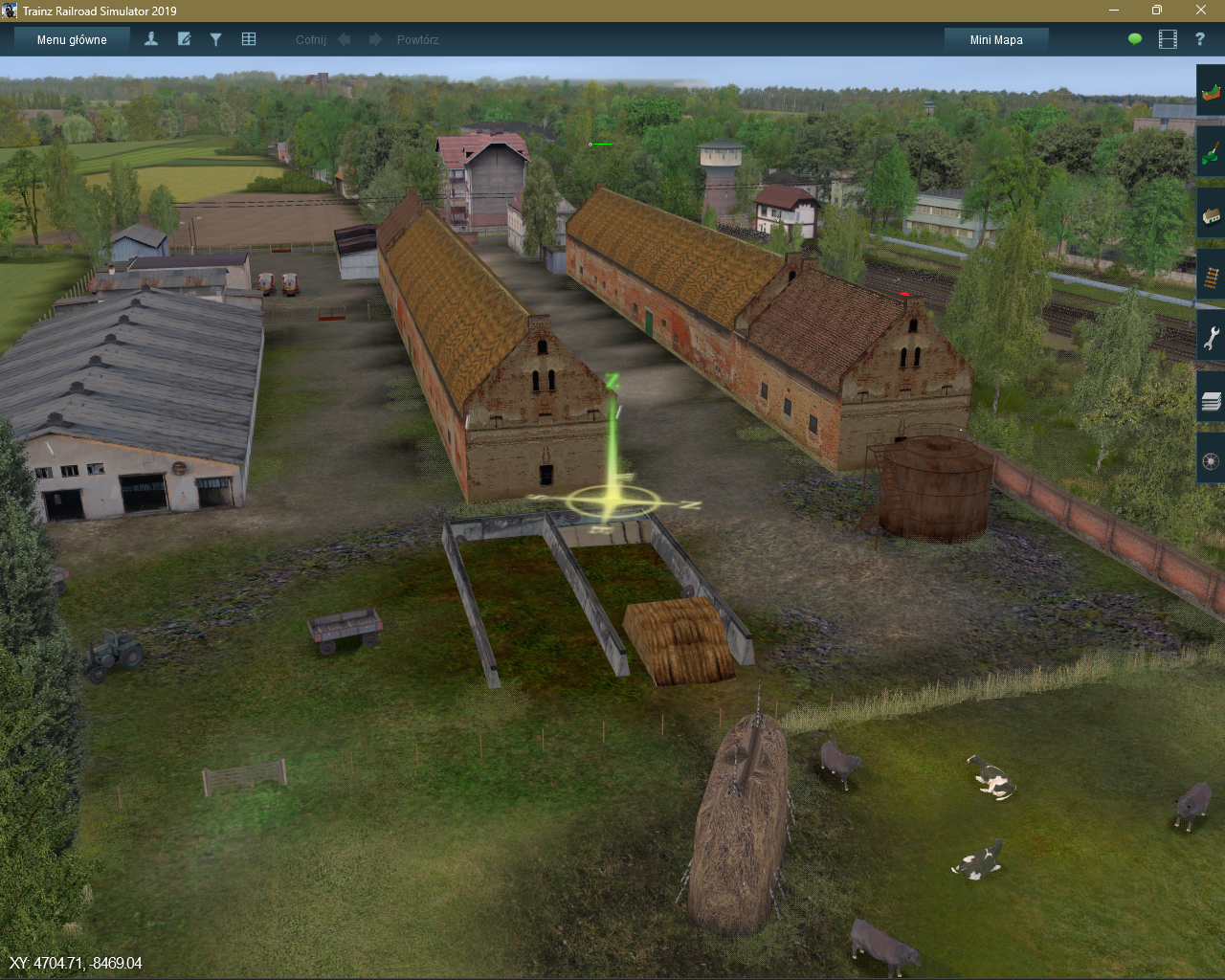Minimize the Trainz window
This screenshot has width=1225, height=980.
(x=1114, y=11)
